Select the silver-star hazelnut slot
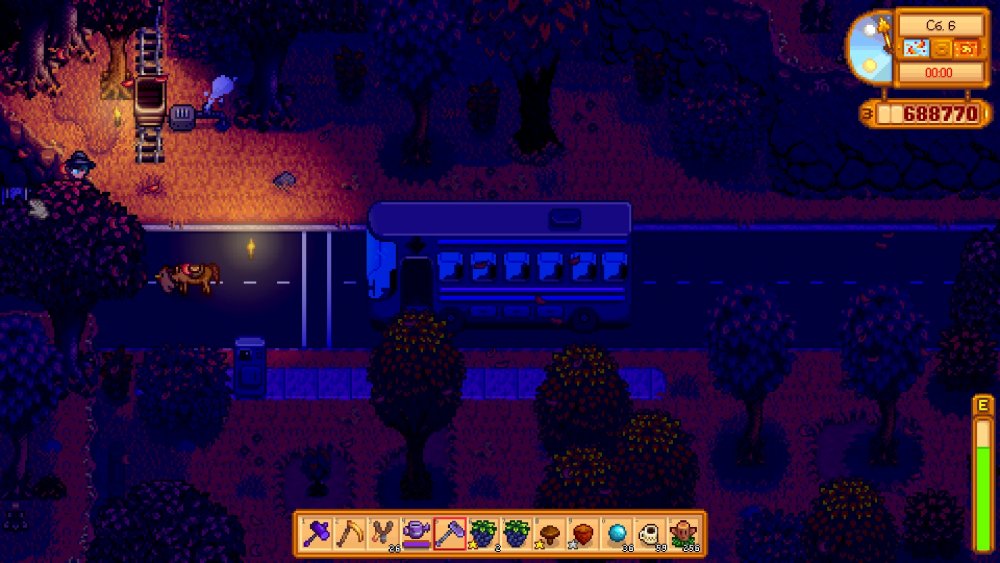 click(x=582, y=533)
